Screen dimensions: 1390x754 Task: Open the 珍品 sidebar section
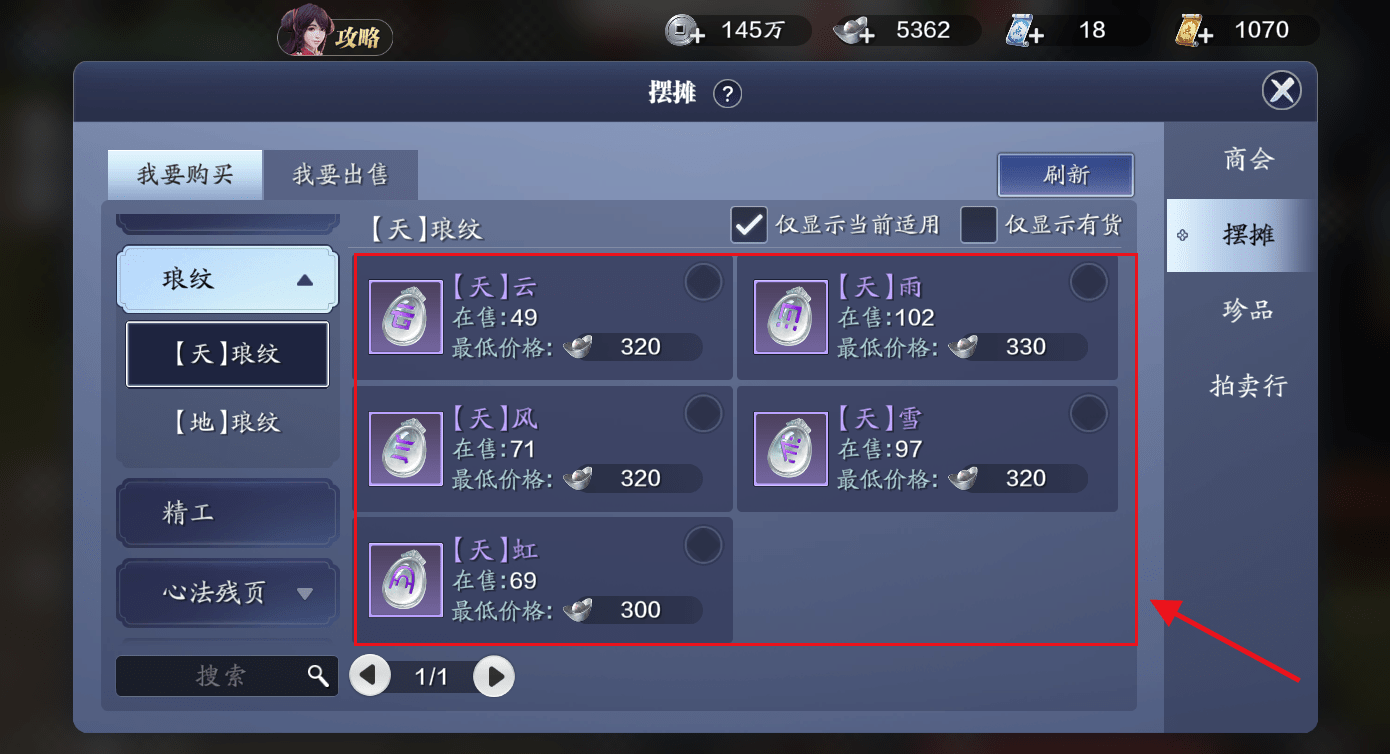point(1249,310)
